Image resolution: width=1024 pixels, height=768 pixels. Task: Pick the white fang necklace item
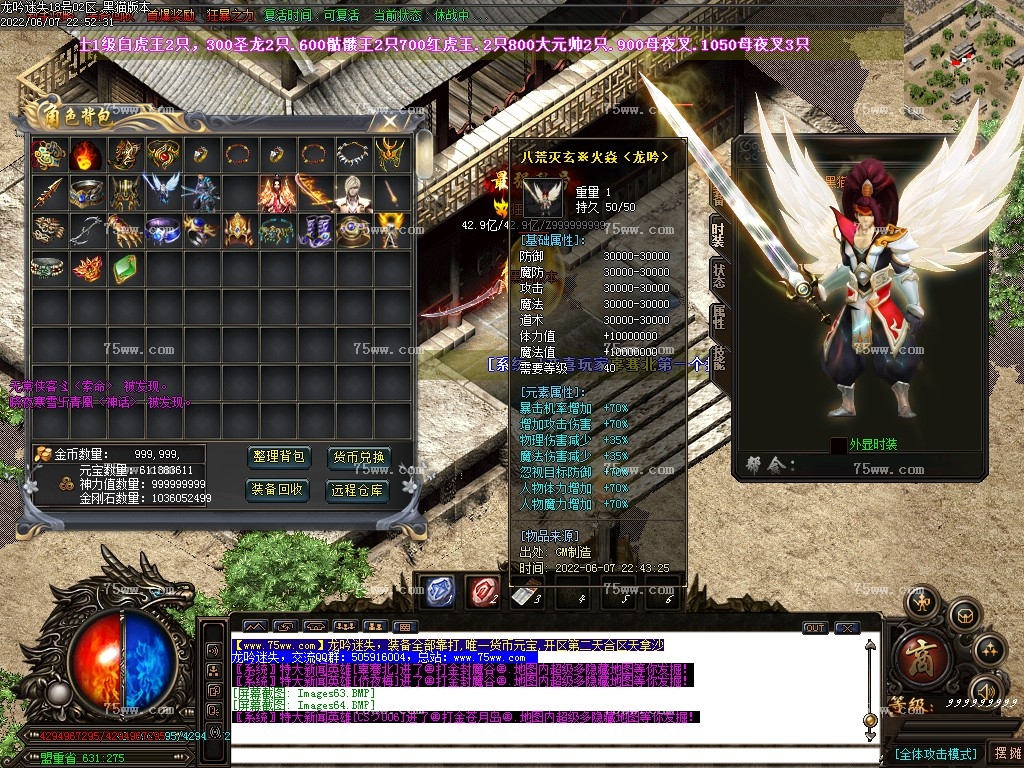tap(351, 154)
